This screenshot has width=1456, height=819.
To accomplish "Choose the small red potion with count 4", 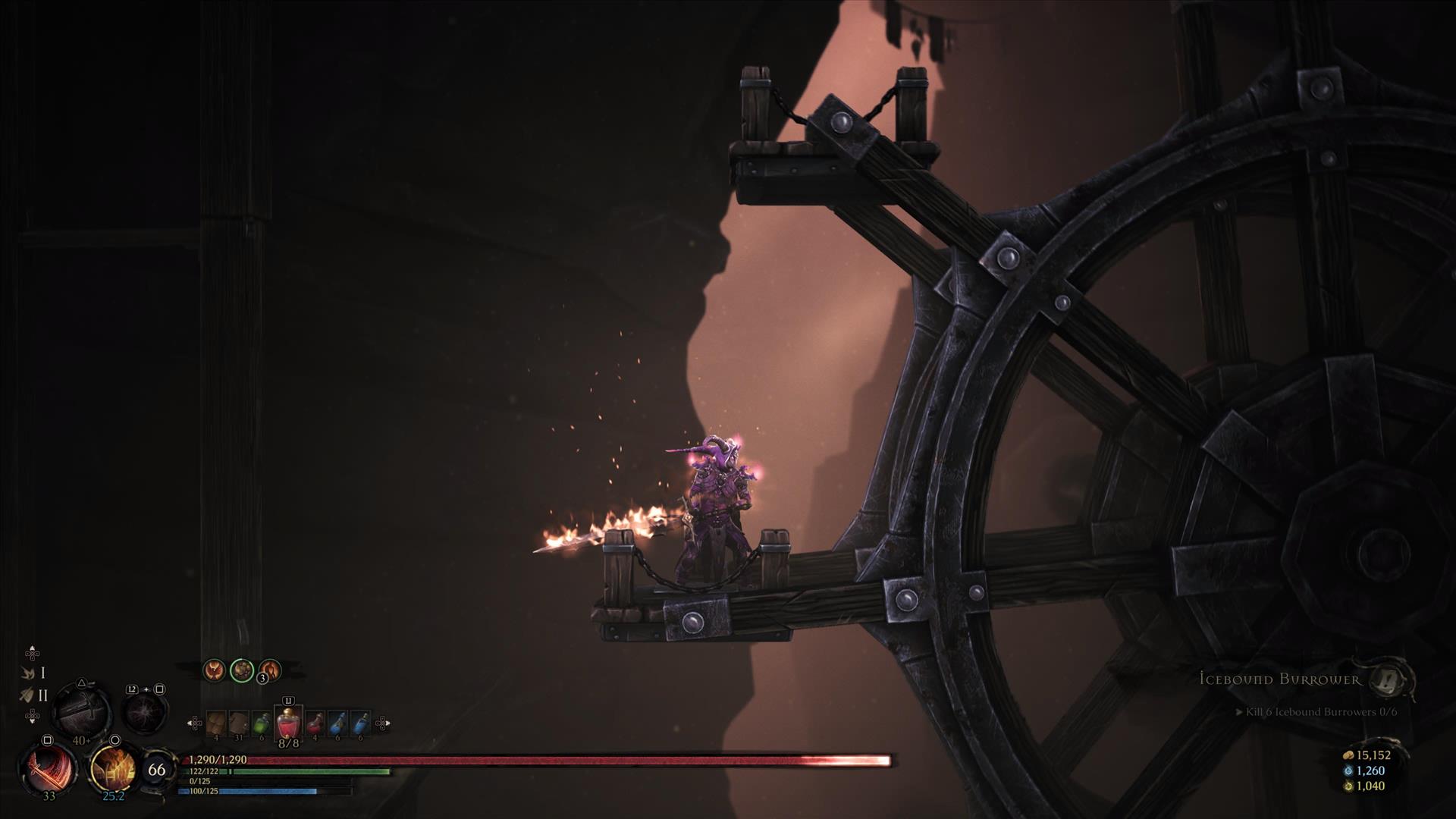I will 315,724.
